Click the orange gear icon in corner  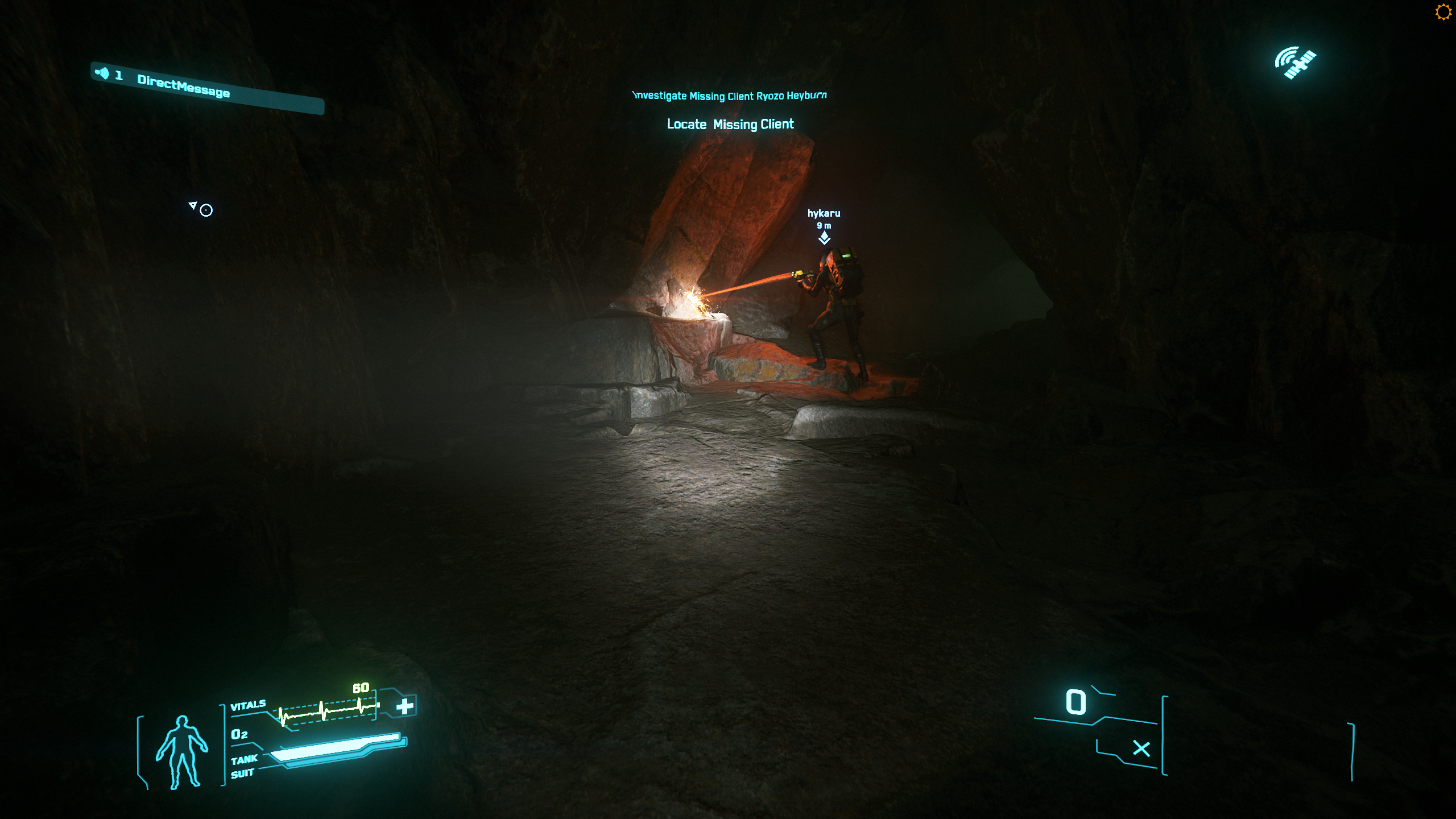tap(1443, 12)
